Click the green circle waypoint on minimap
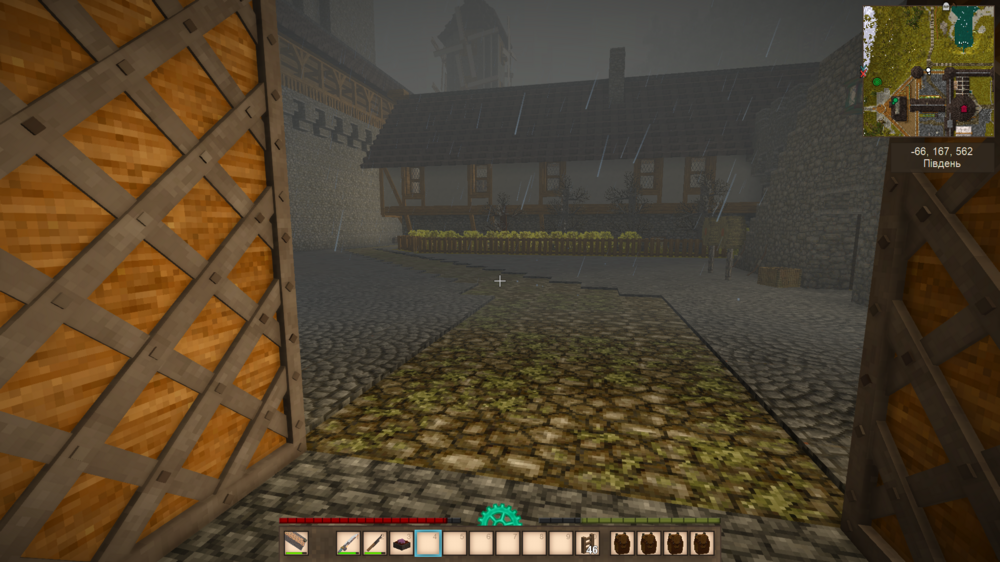The image size is (1000, 562). tap(877, 82)
